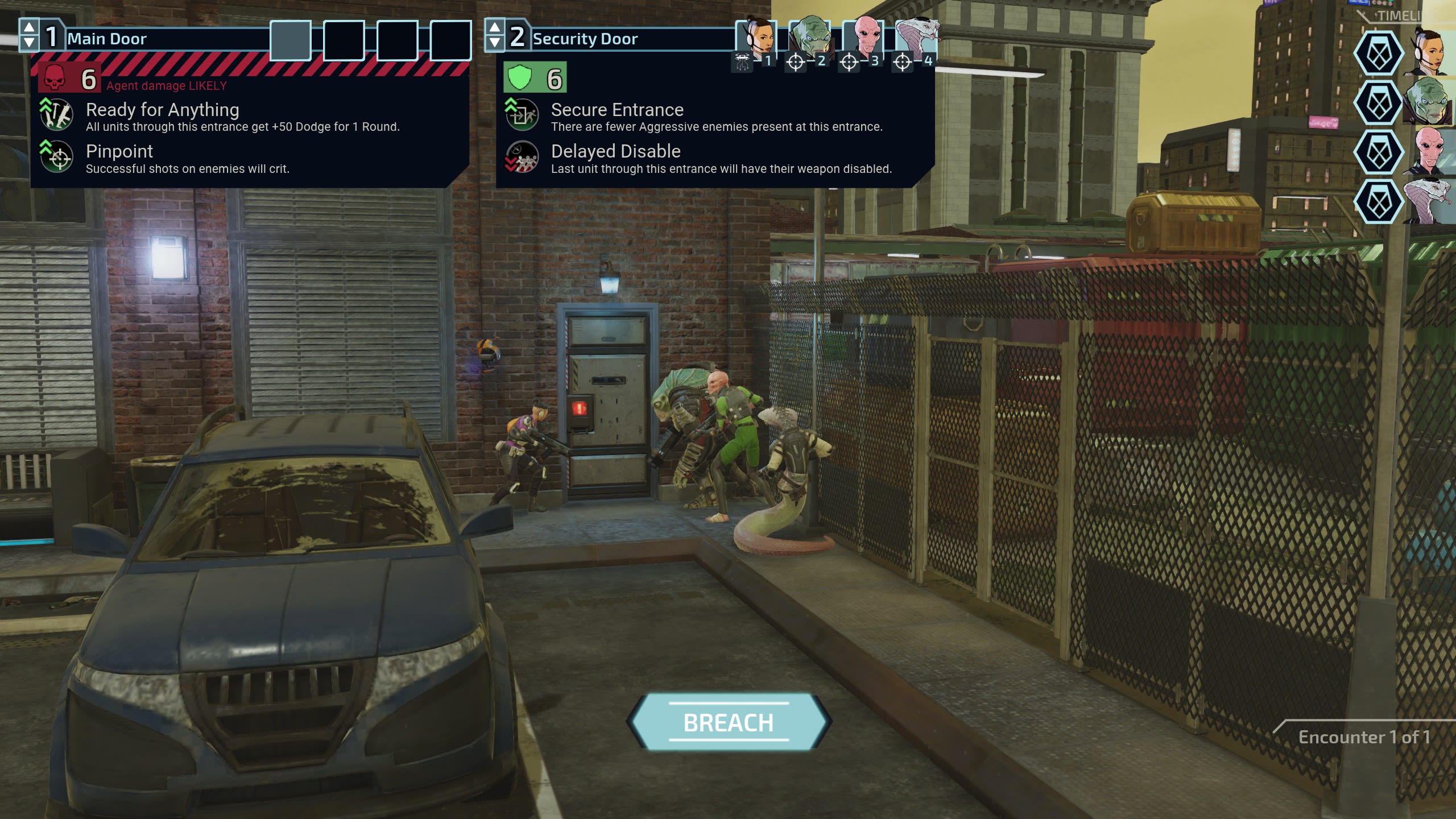Click the up arrow beside Security Door
1456x819 pixels.
495,27
